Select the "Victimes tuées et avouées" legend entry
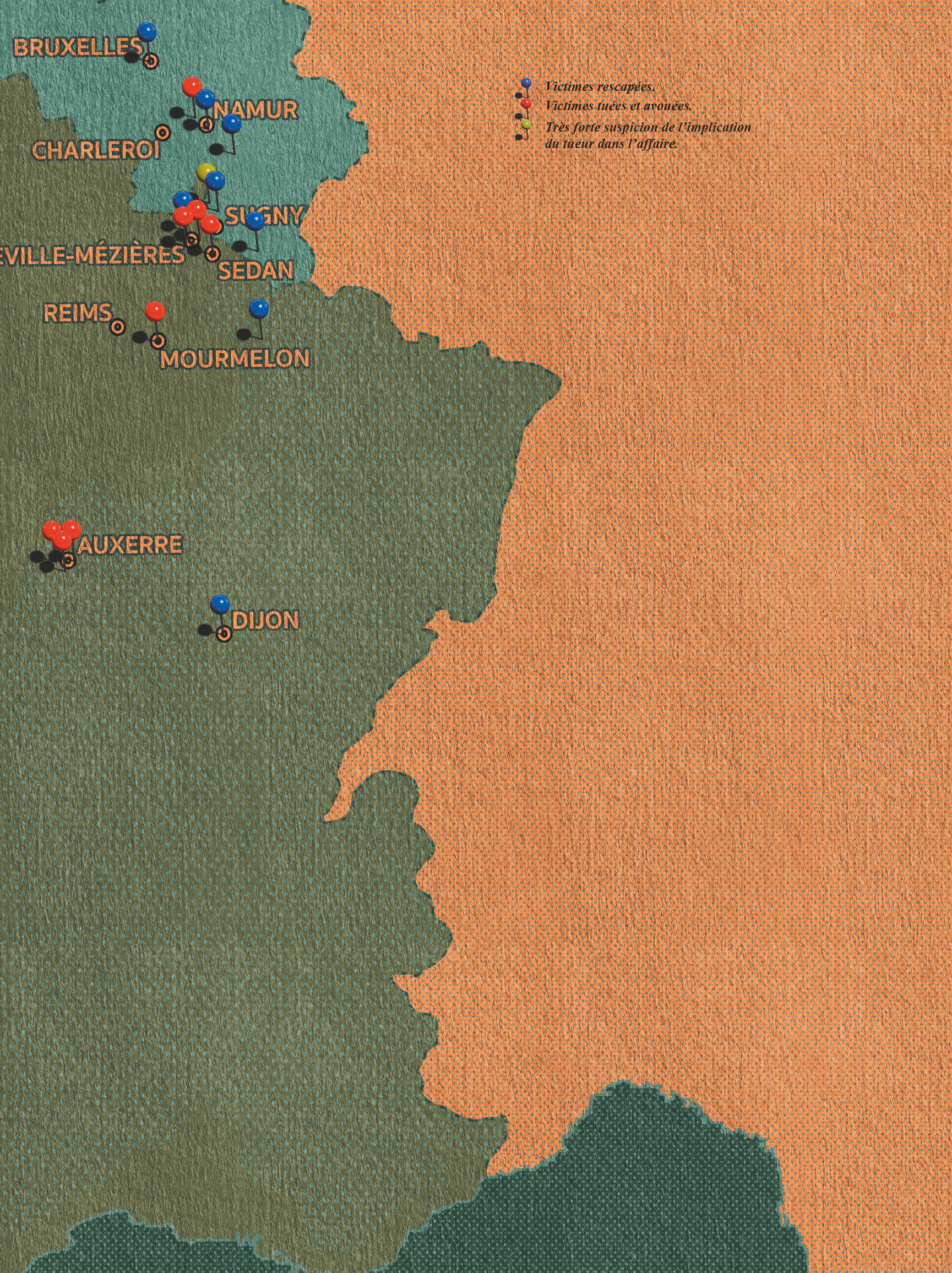The height and width of the screenshot is (1273, 952). tap(618, 106)
